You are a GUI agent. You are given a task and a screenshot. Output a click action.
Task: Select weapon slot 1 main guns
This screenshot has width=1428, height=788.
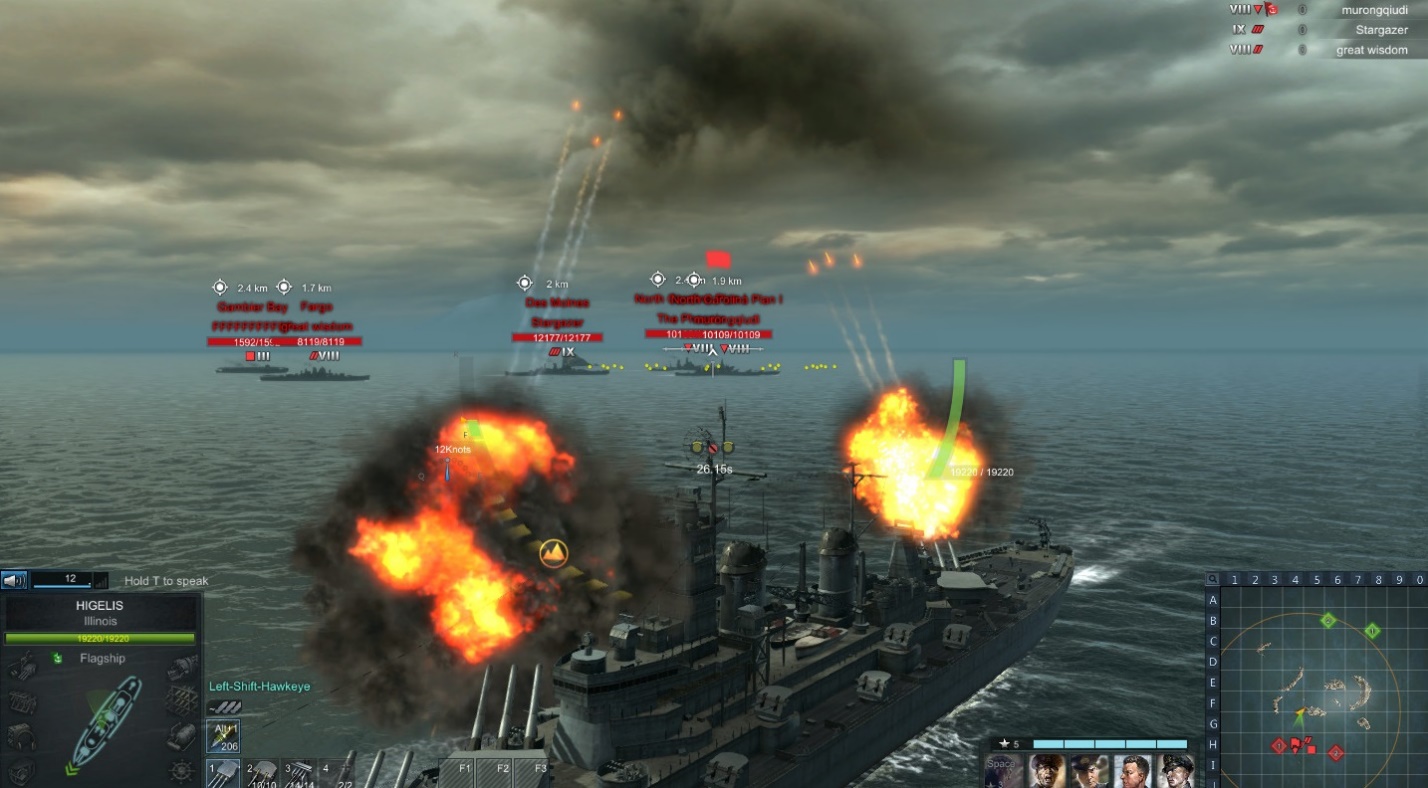tap(223, 774)
